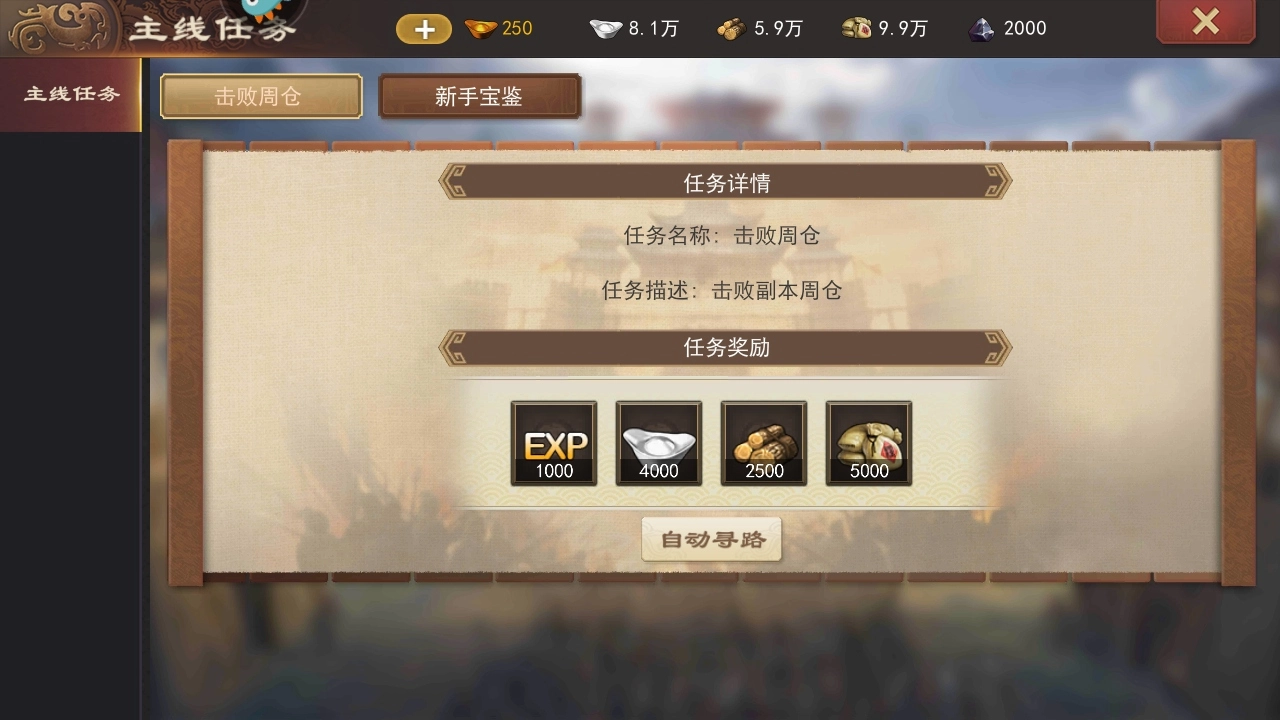Switch to the 新手宝鉴 tab
Screen dimensions: 1280x720
[x=480, y=96]
